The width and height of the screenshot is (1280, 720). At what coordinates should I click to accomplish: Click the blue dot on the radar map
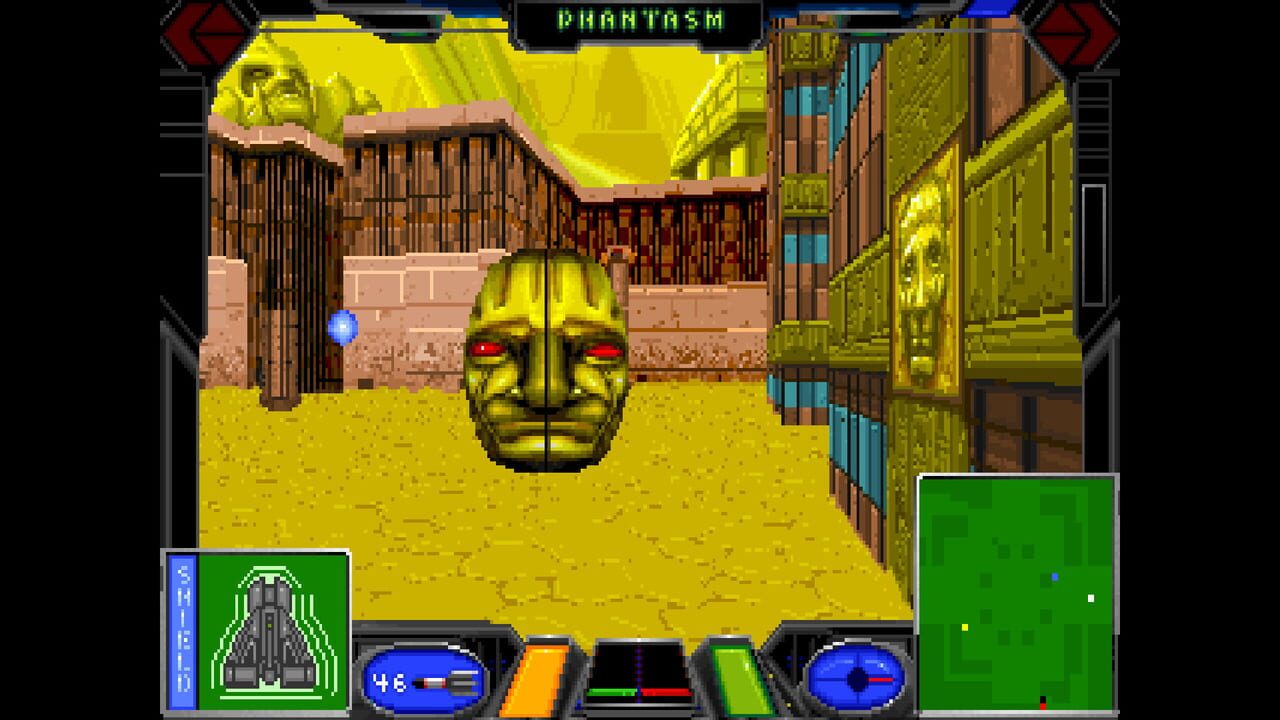pos(1056,576)
